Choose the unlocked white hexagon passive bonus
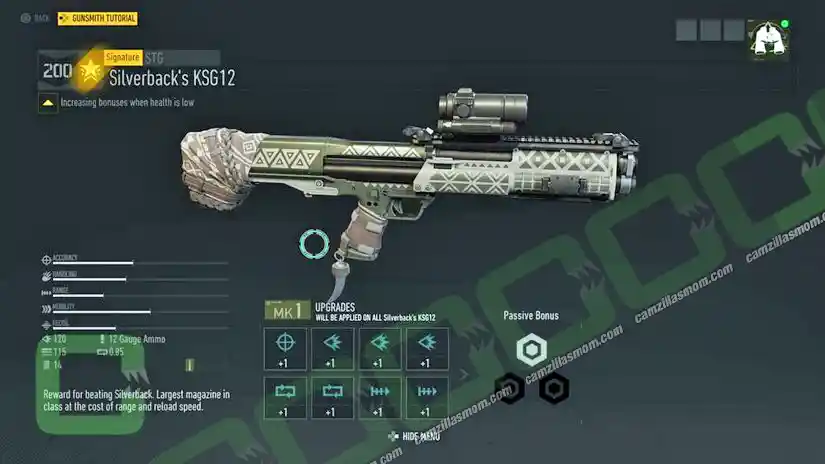This screenshot has height=464, width=825. click(531, 349)
